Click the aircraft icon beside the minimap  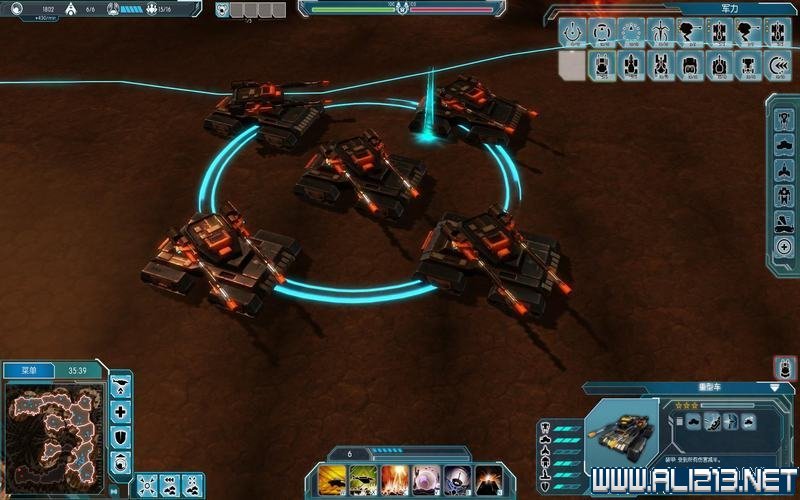tap(121, 385)
